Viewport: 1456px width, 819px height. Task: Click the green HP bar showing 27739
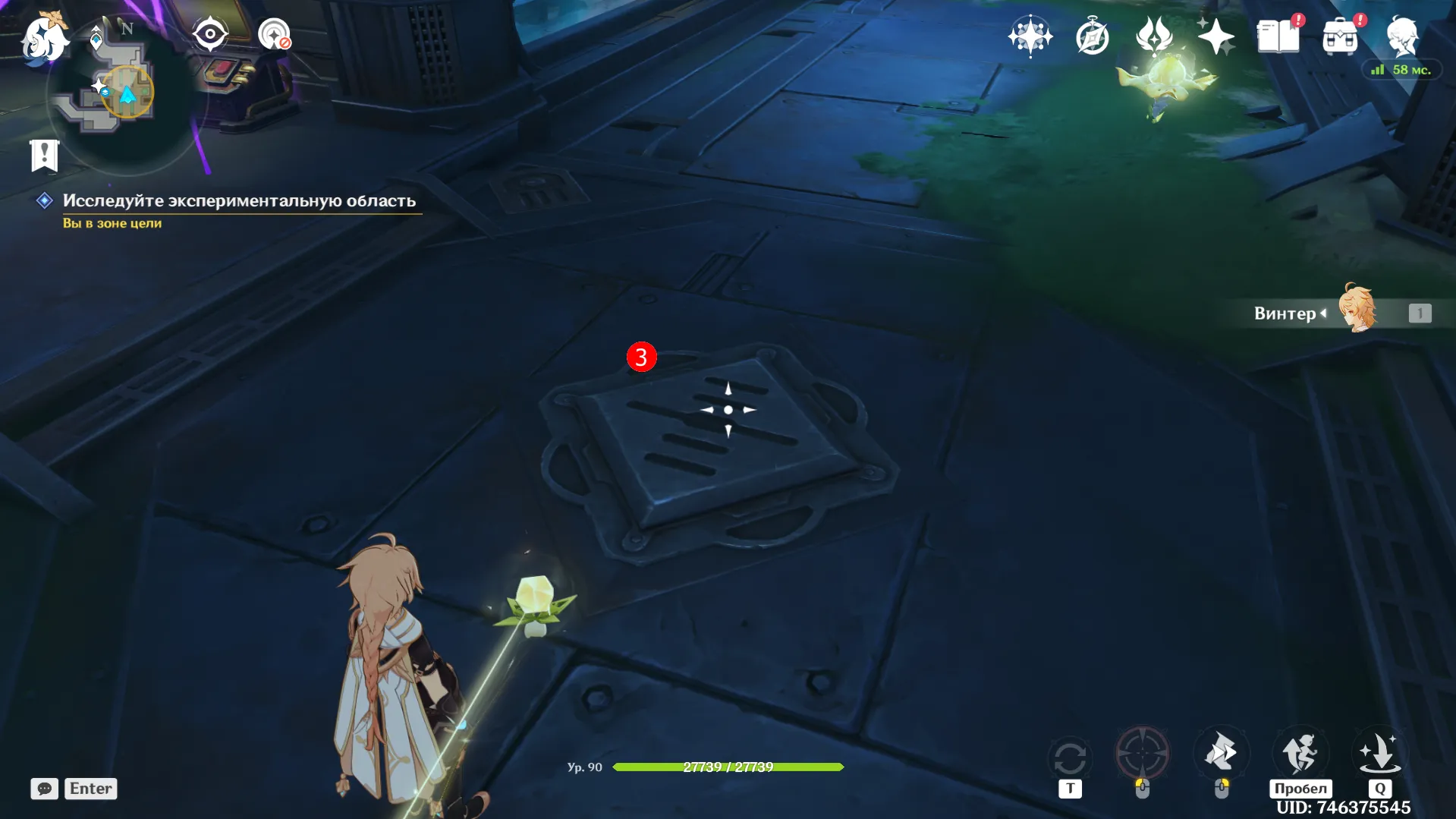click(728, 767)
